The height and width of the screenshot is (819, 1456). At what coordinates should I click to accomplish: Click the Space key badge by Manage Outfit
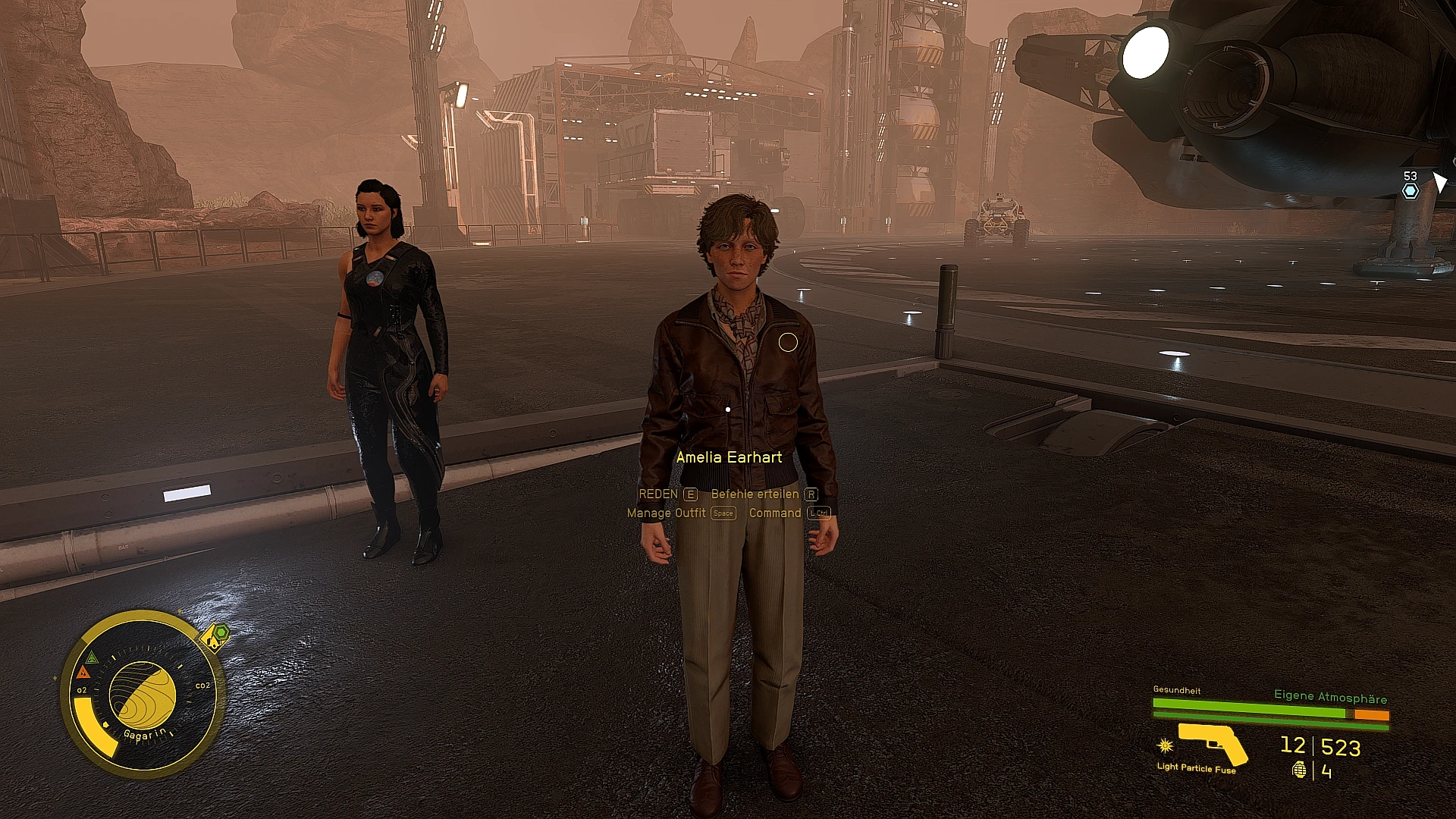[x=722, y=513]
